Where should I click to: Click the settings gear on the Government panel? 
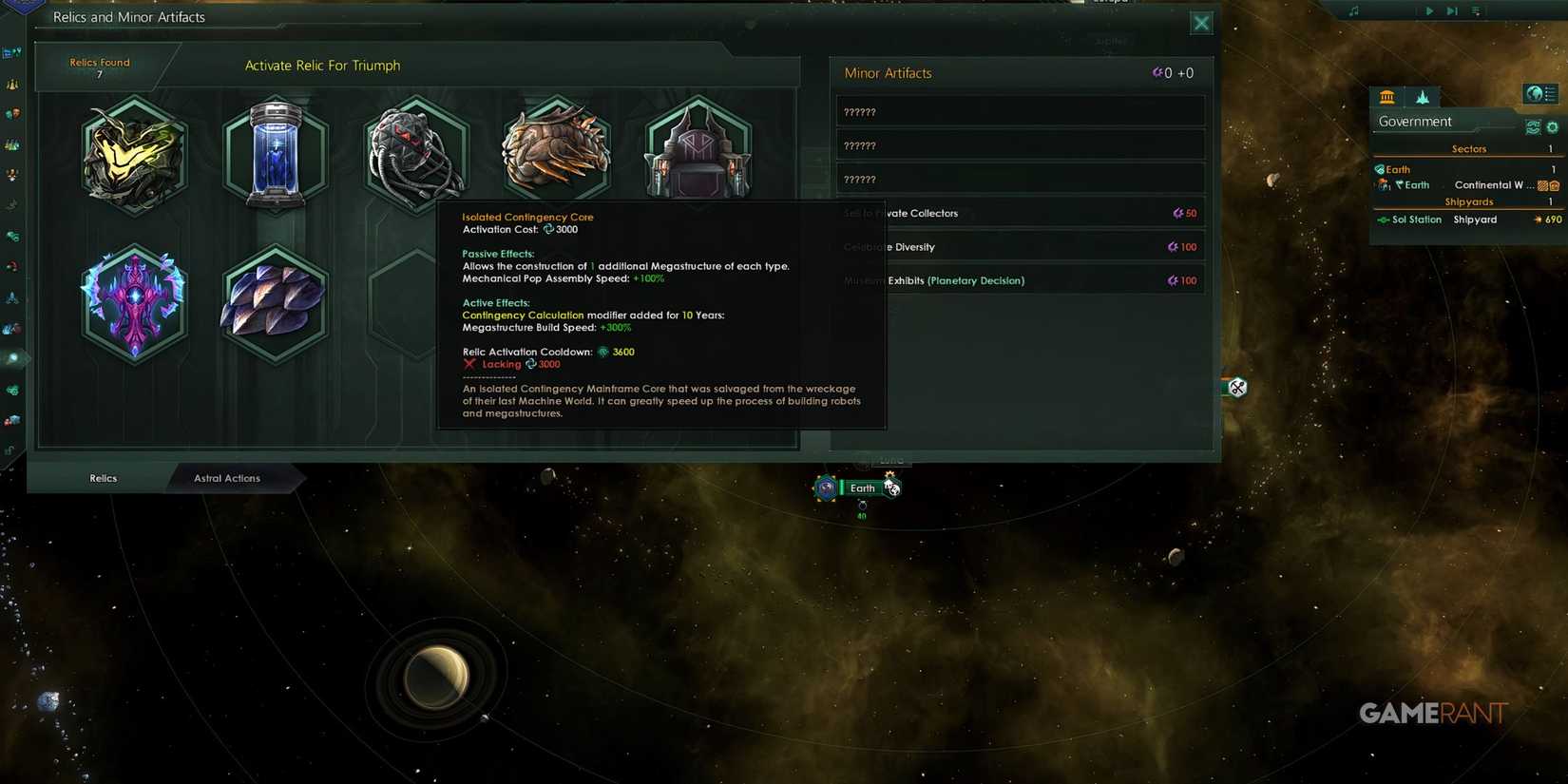coord(1551,125)
